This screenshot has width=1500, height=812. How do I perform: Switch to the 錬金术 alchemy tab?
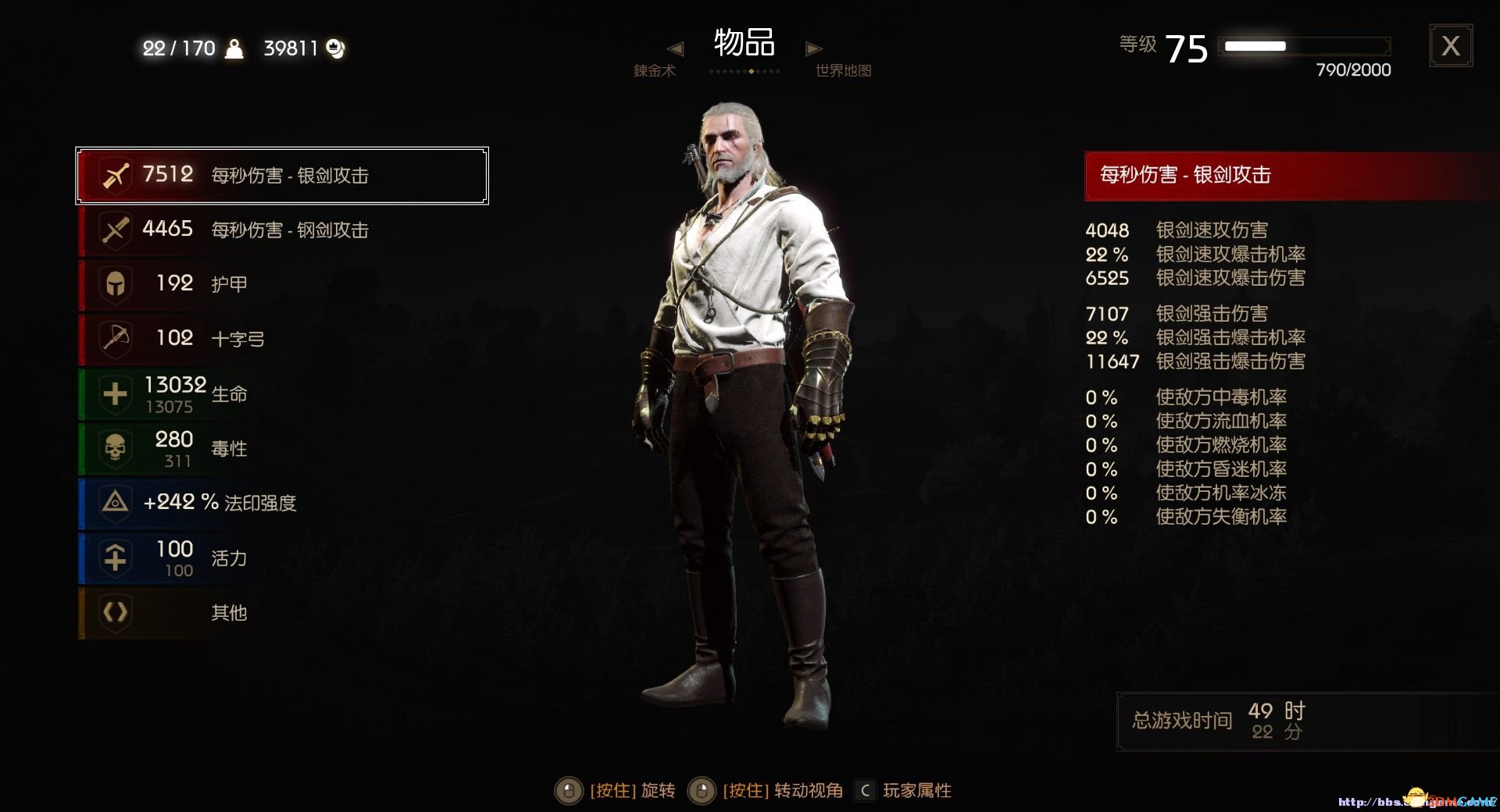click(x=654, y=71)
